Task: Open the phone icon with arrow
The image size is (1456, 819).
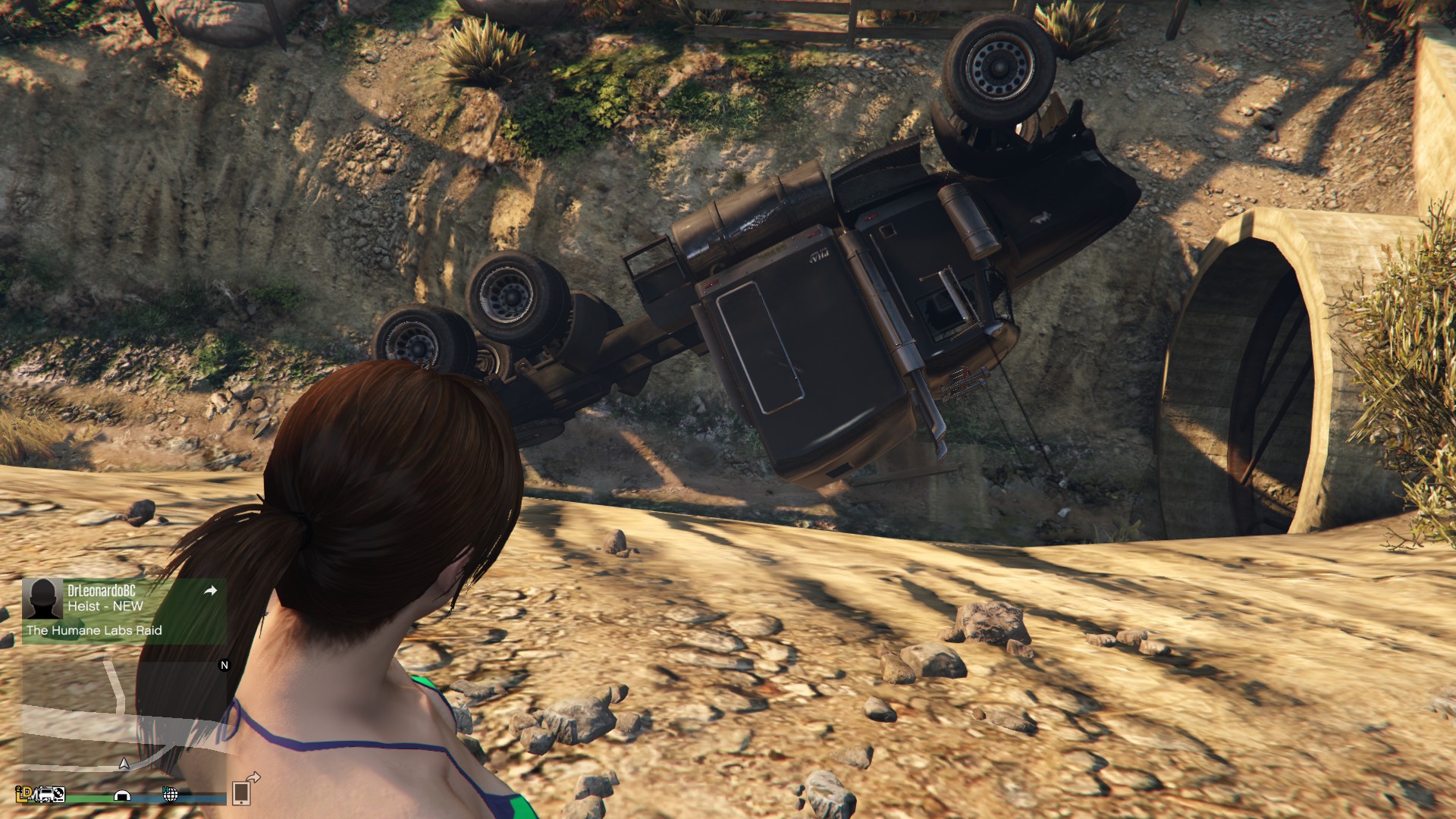Action: [244, 790]
